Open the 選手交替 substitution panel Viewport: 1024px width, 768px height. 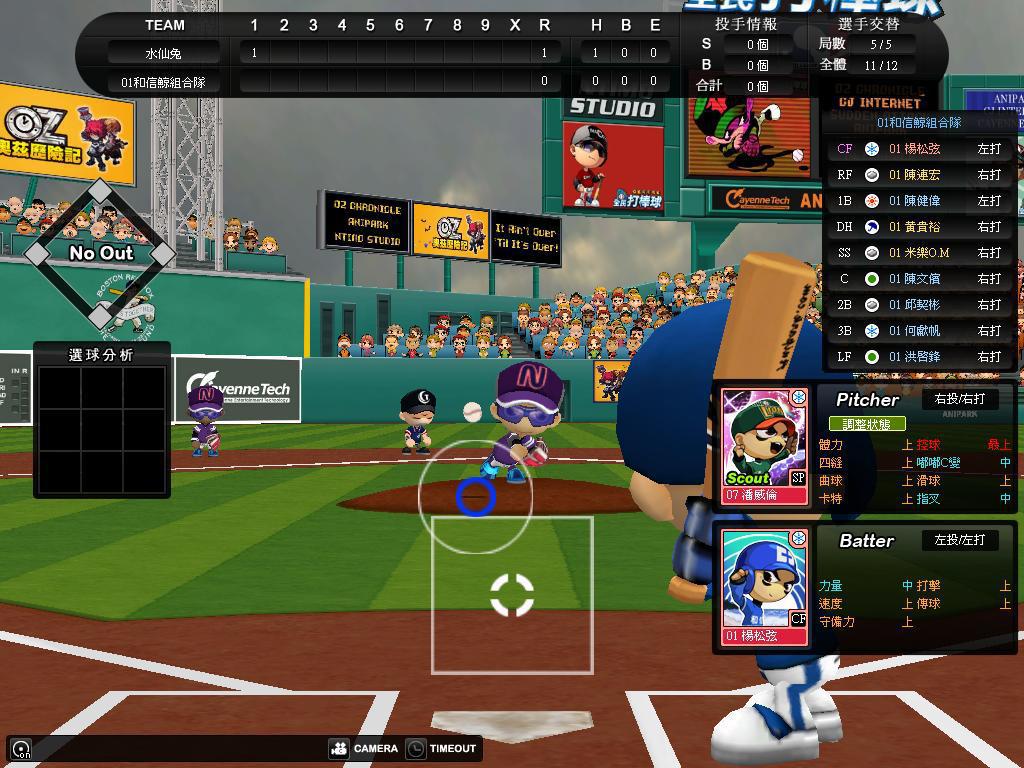[x=868, y=24]
